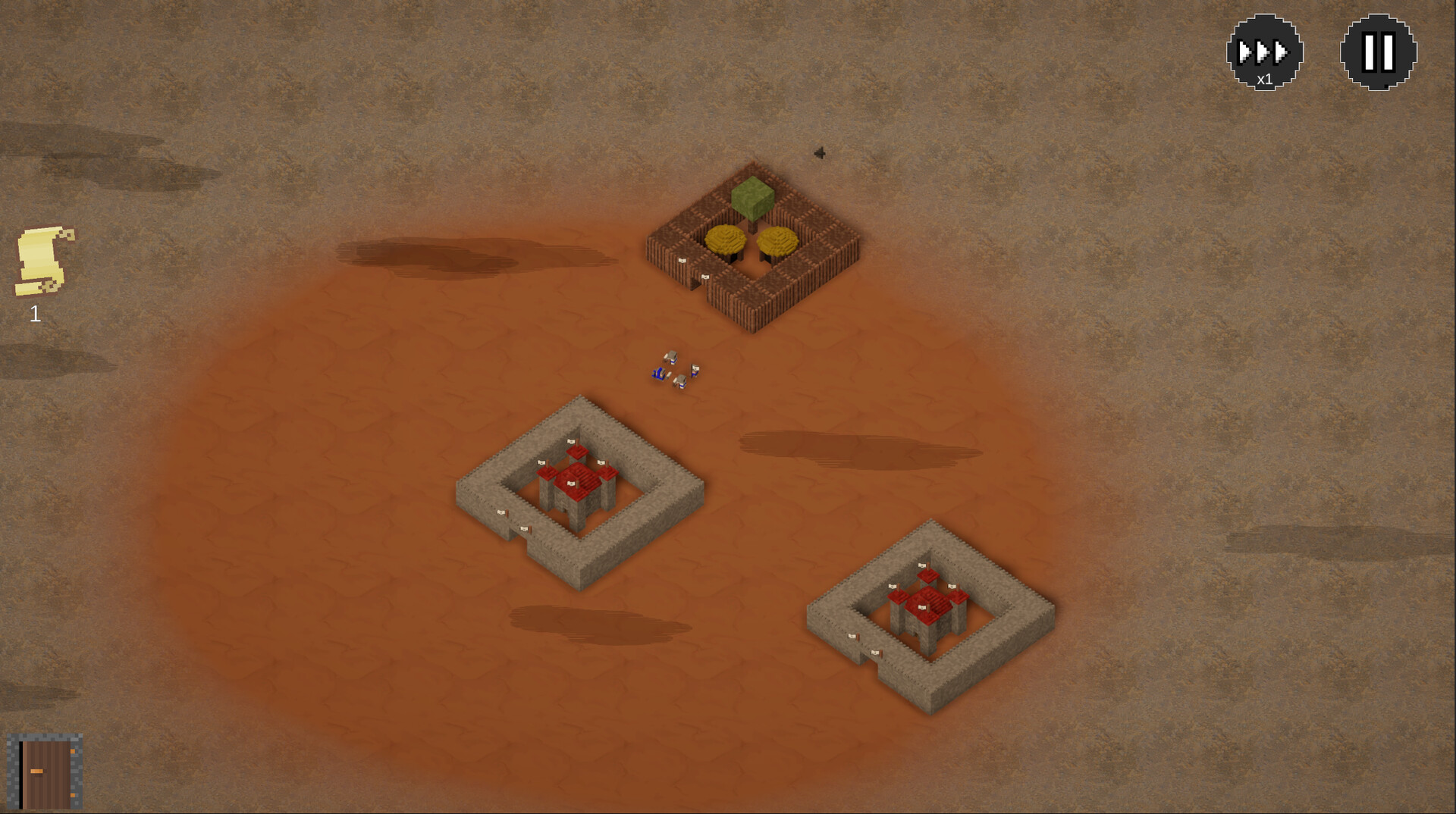
Task: Click the red-roofed keep of the left castle
Action: click(x=578, y=481)
